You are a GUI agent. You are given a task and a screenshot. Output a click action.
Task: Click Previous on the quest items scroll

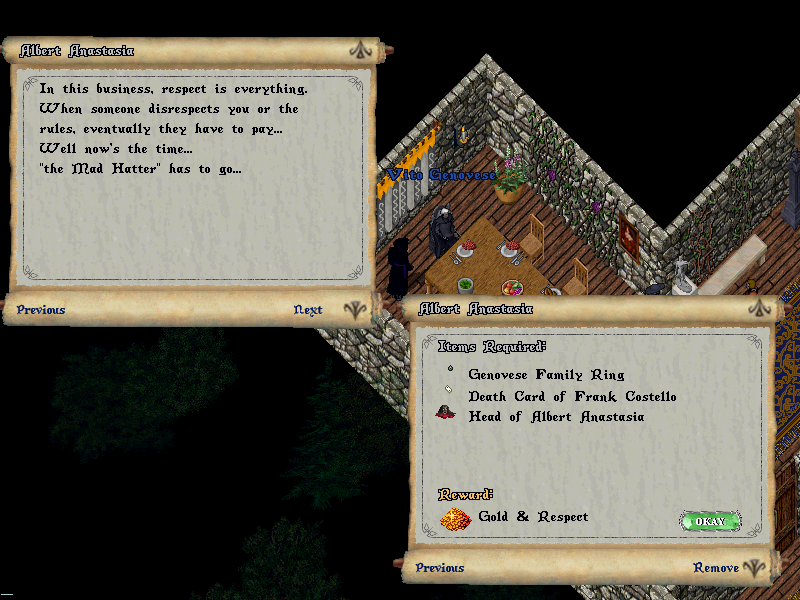click(440, 568)
